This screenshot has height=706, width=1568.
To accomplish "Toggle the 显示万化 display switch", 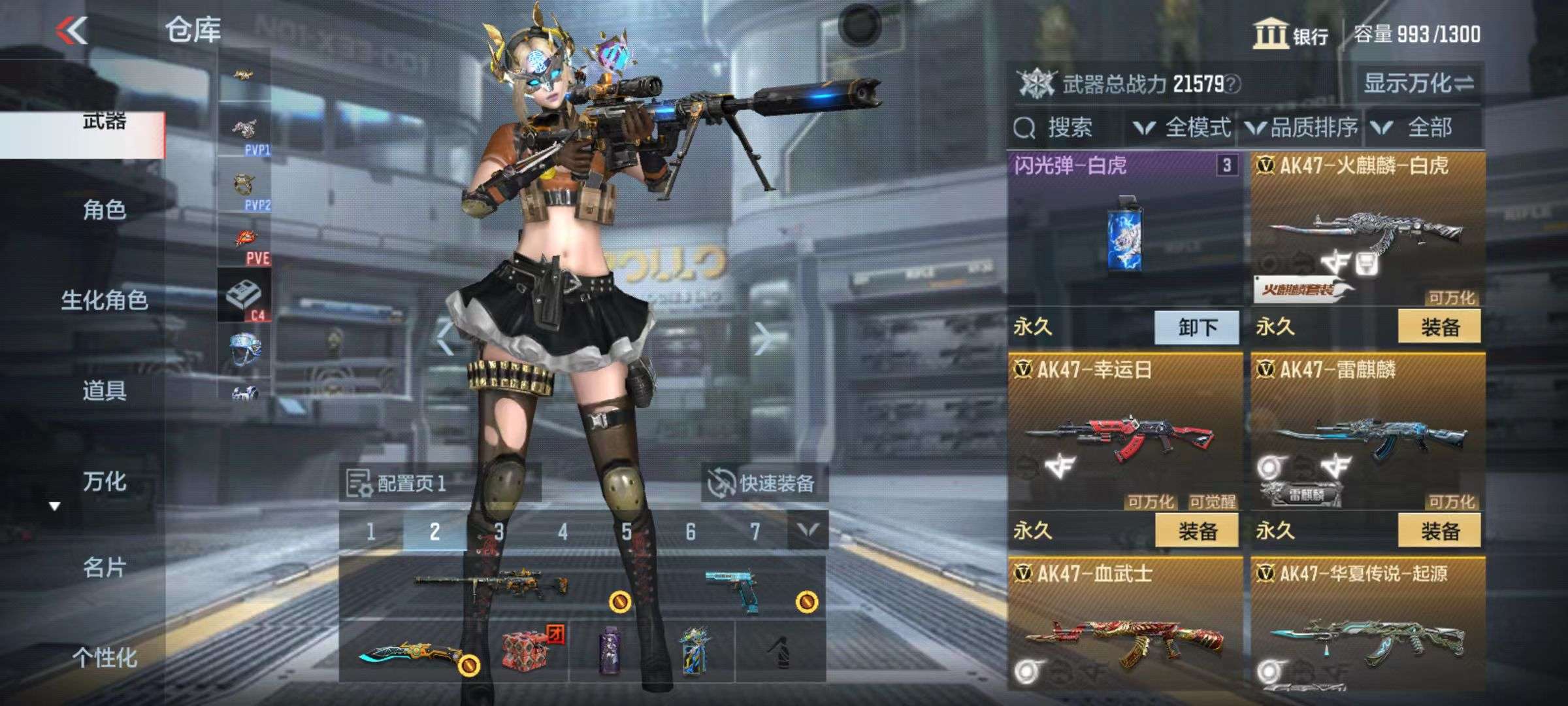I will [x=1418, y=84].
